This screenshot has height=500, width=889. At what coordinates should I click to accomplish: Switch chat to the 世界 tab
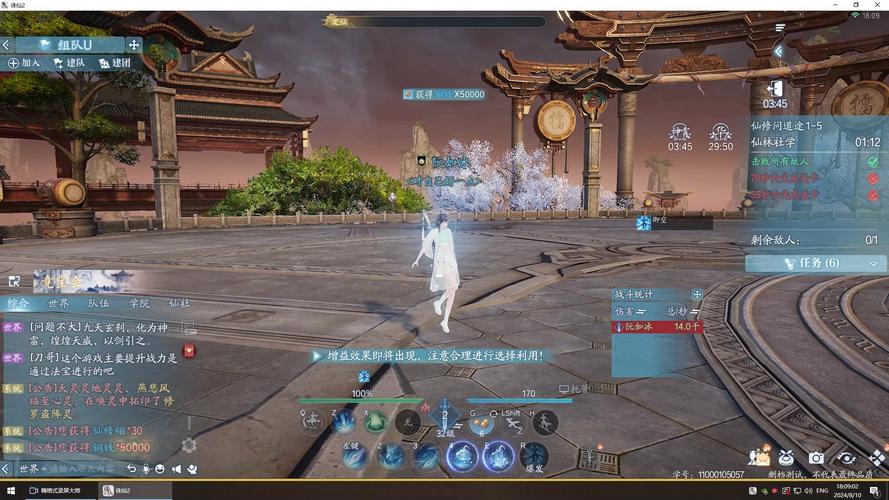tap(59, 303)
